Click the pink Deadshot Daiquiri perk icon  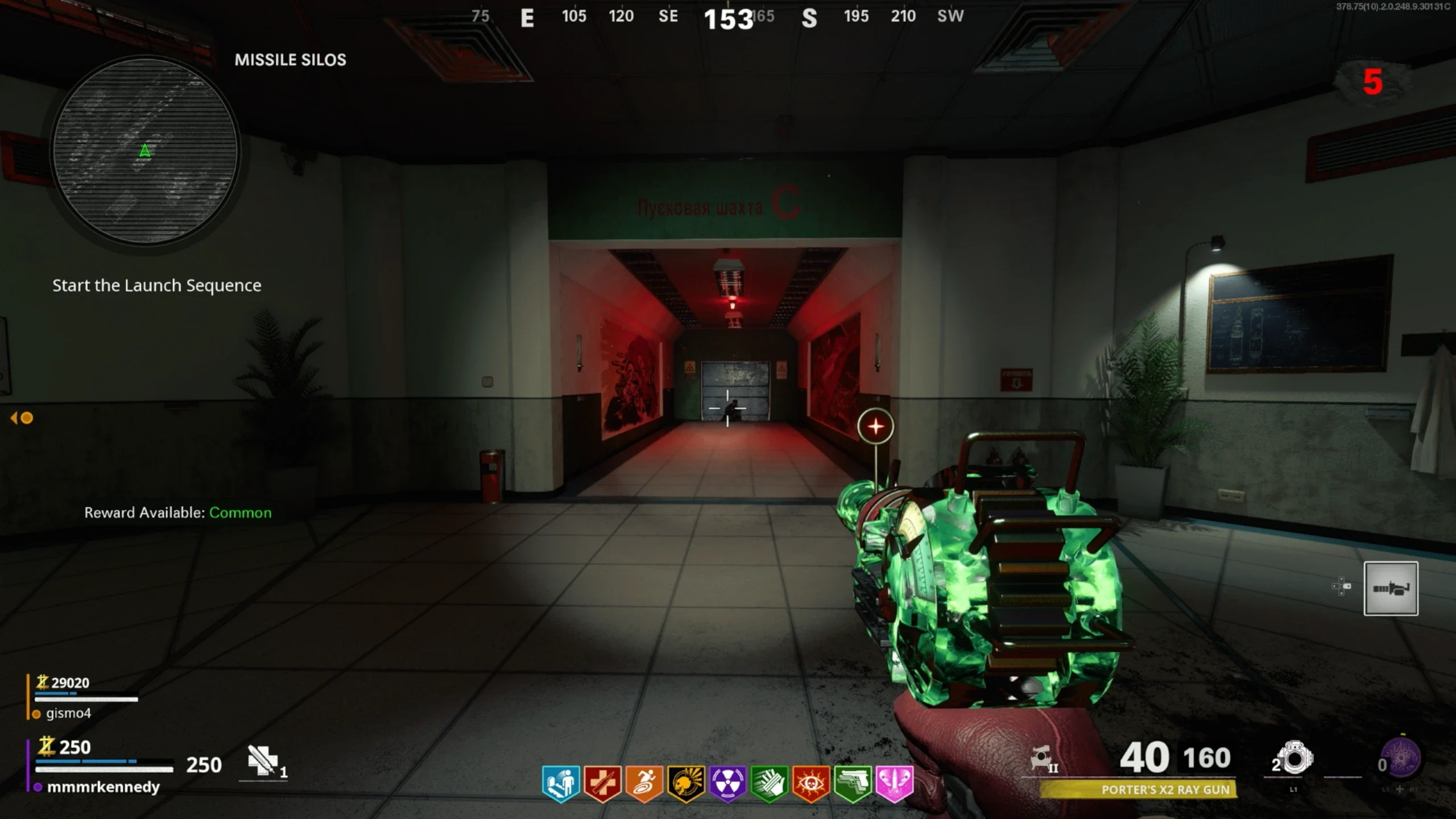pos(894,783)
